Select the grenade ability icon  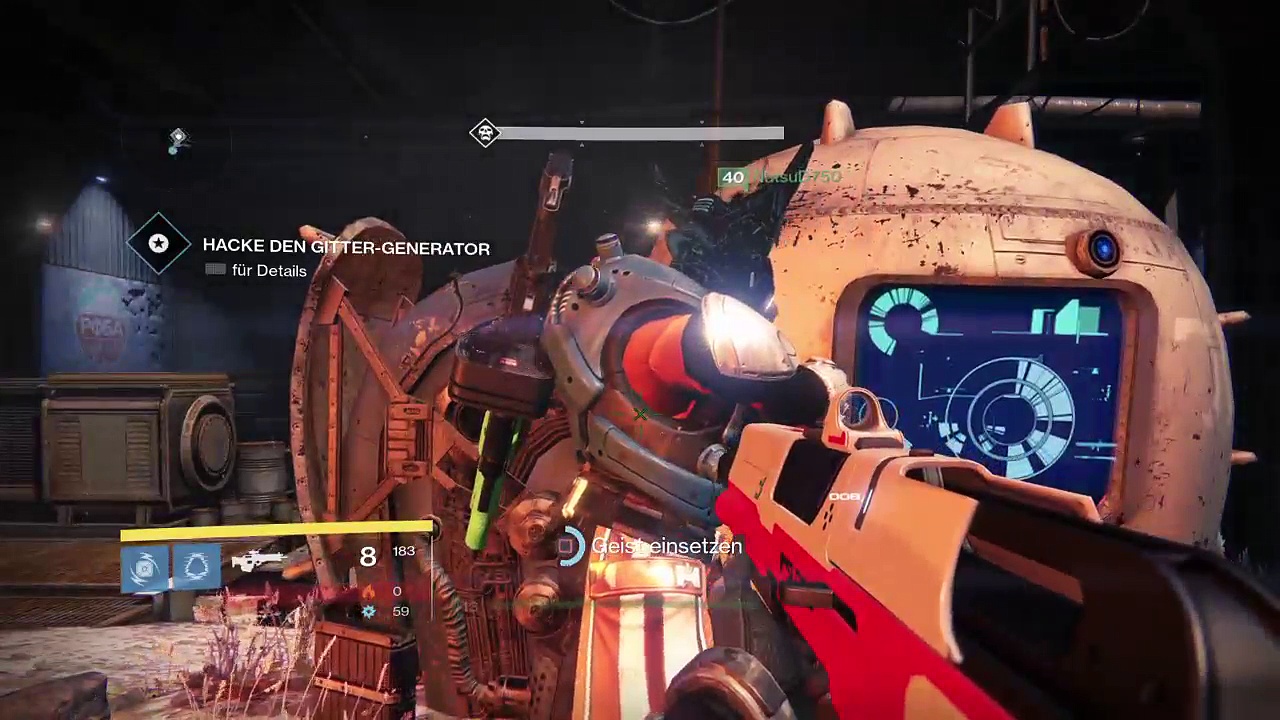pos(145,568)
